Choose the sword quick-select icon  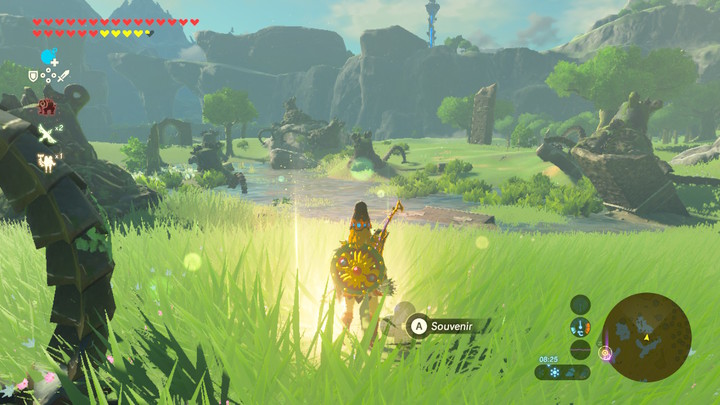point(64,76)
